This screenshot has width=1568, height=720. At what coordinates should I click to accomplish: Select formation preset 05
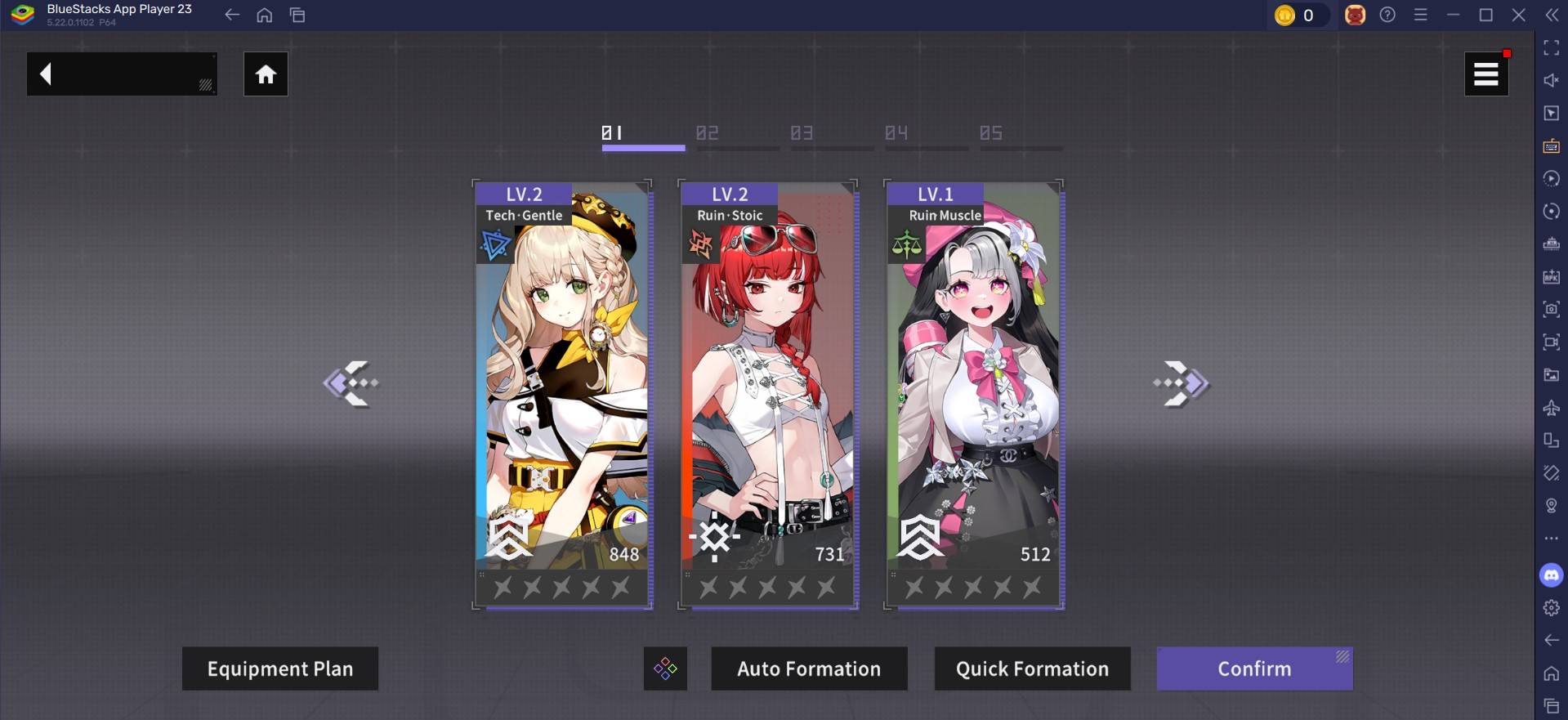(991, 133)
